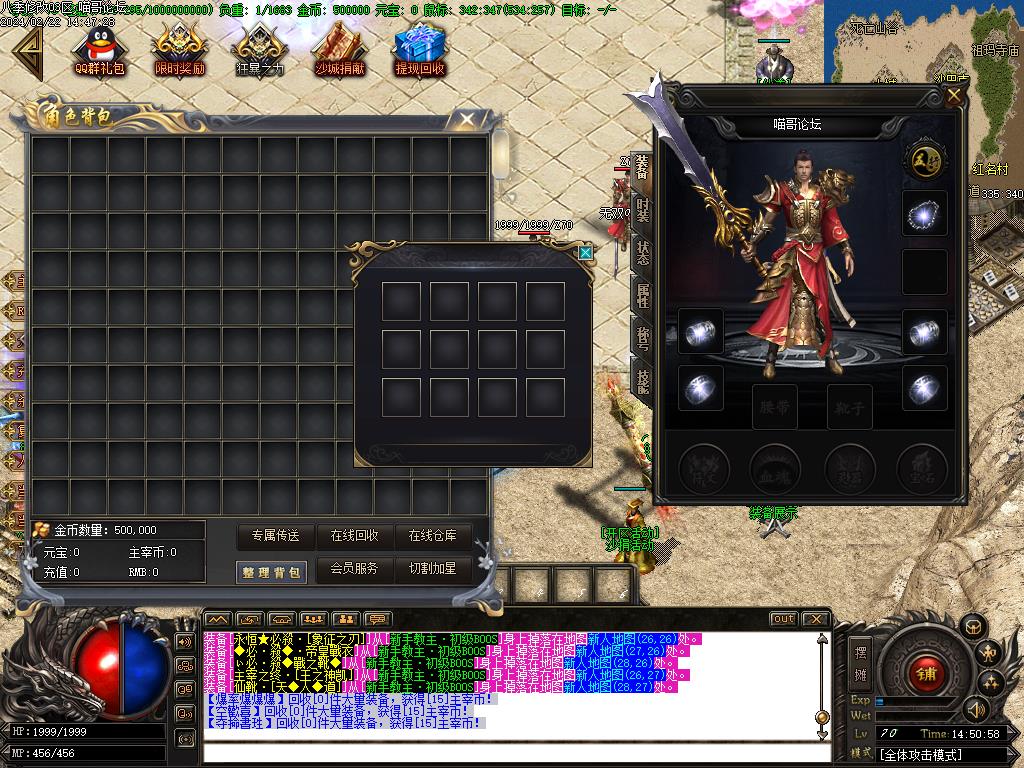Open the 沙城捐献 donation icon
Viewport: 1024px width, 768px height.
tap(340, 49)
